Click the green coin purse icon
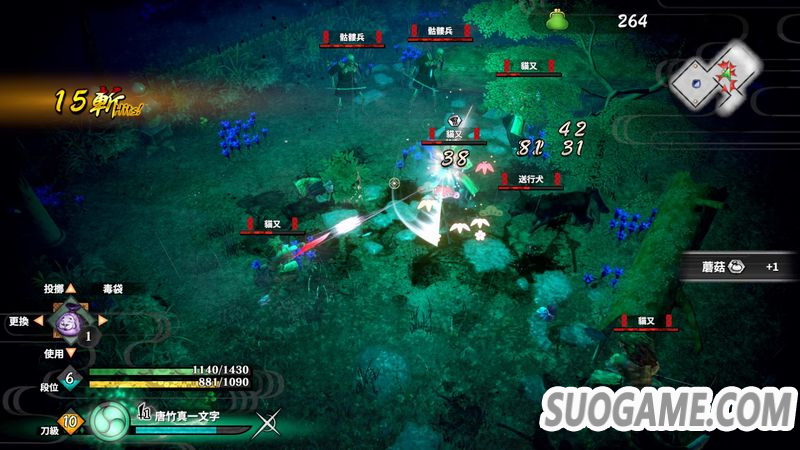 pos(558,20)
